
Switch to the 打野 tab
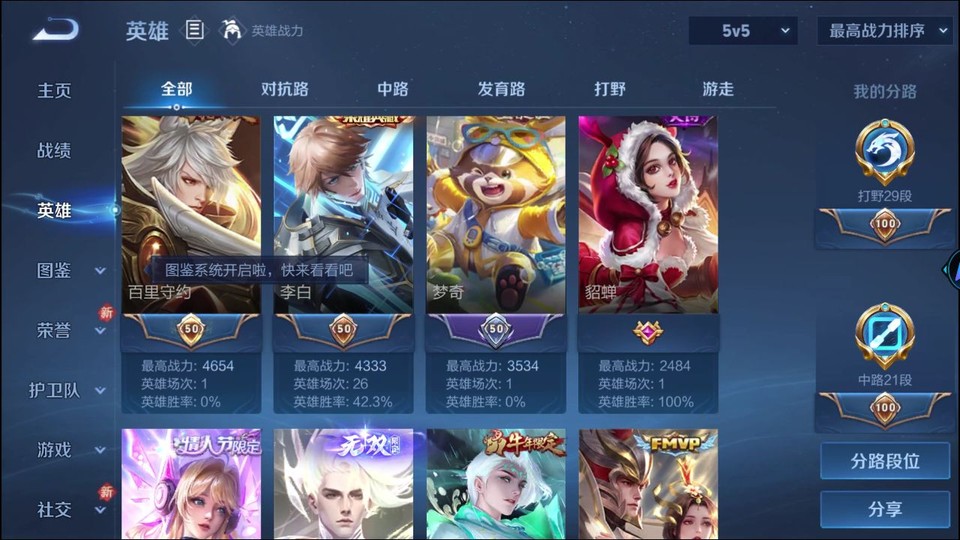(610, 89)
